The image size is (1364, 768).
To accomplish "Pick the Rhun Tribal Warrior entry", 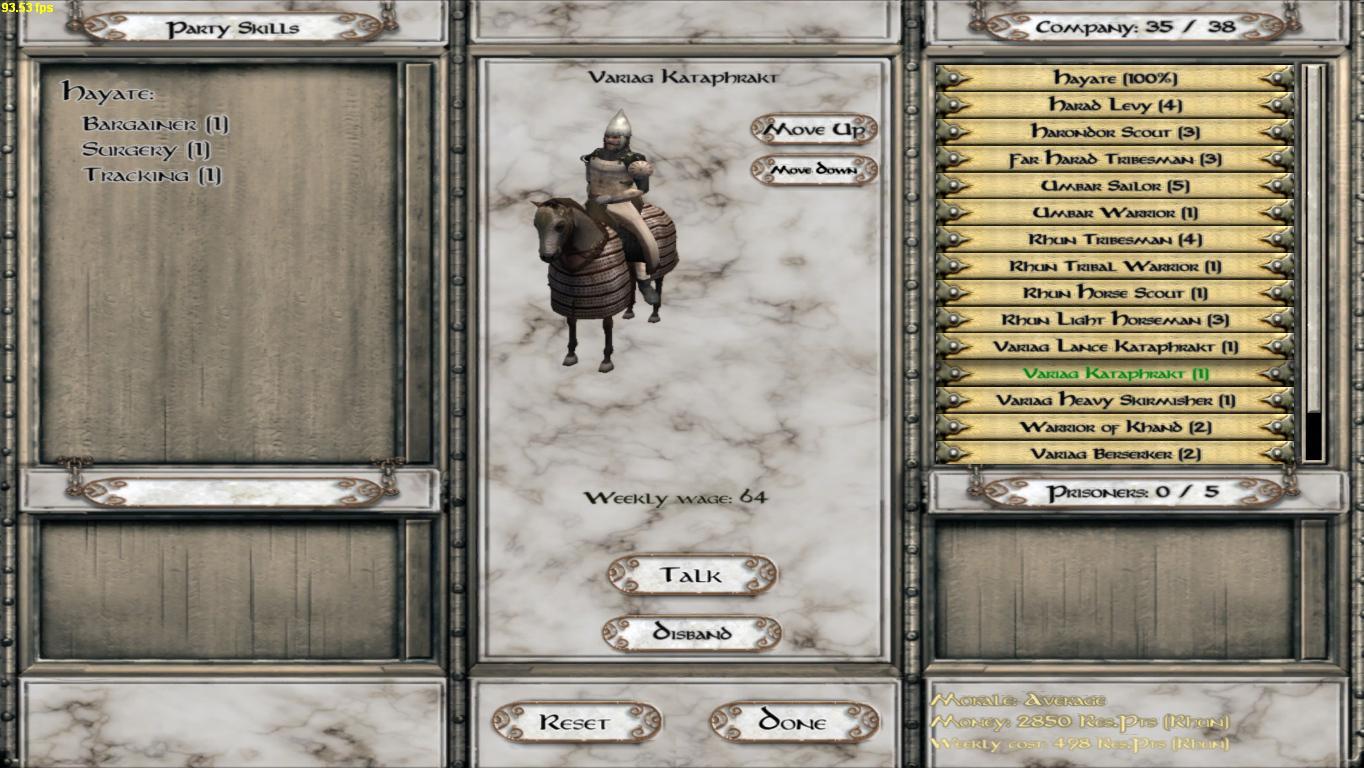I will (1115, 267).
